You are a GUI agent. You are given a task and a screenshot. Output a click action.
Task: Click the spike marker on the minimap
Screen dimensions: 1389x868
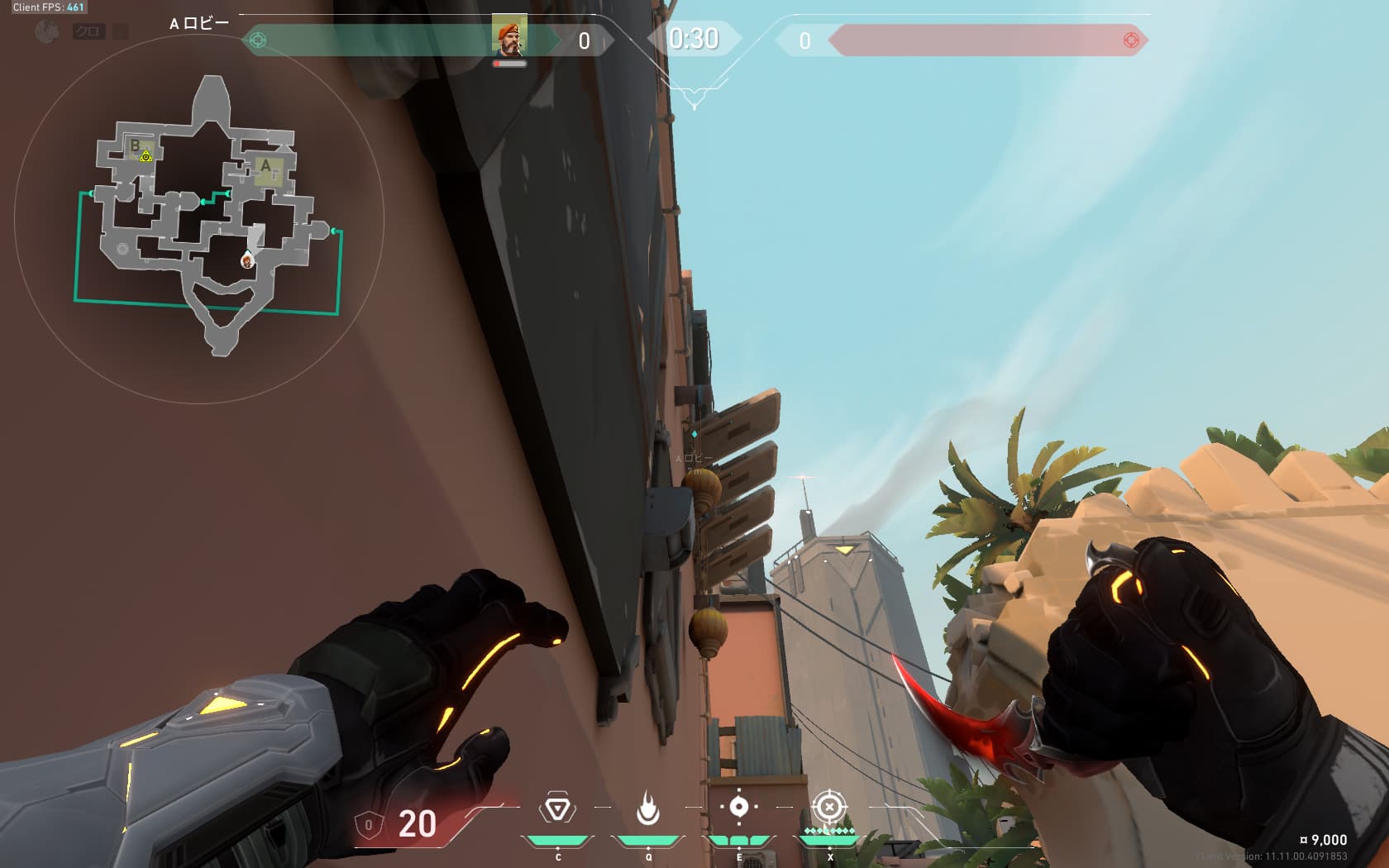coord(146,156)
